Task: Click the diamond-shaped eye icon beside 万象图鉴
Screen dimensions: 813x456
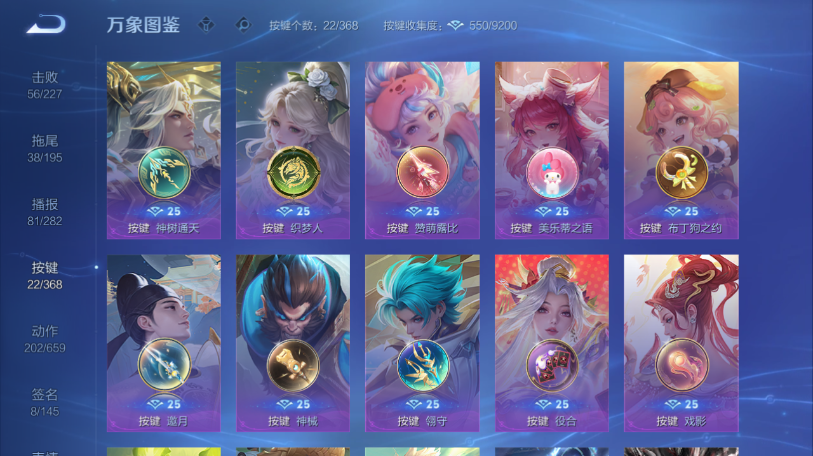Action: 242,24
